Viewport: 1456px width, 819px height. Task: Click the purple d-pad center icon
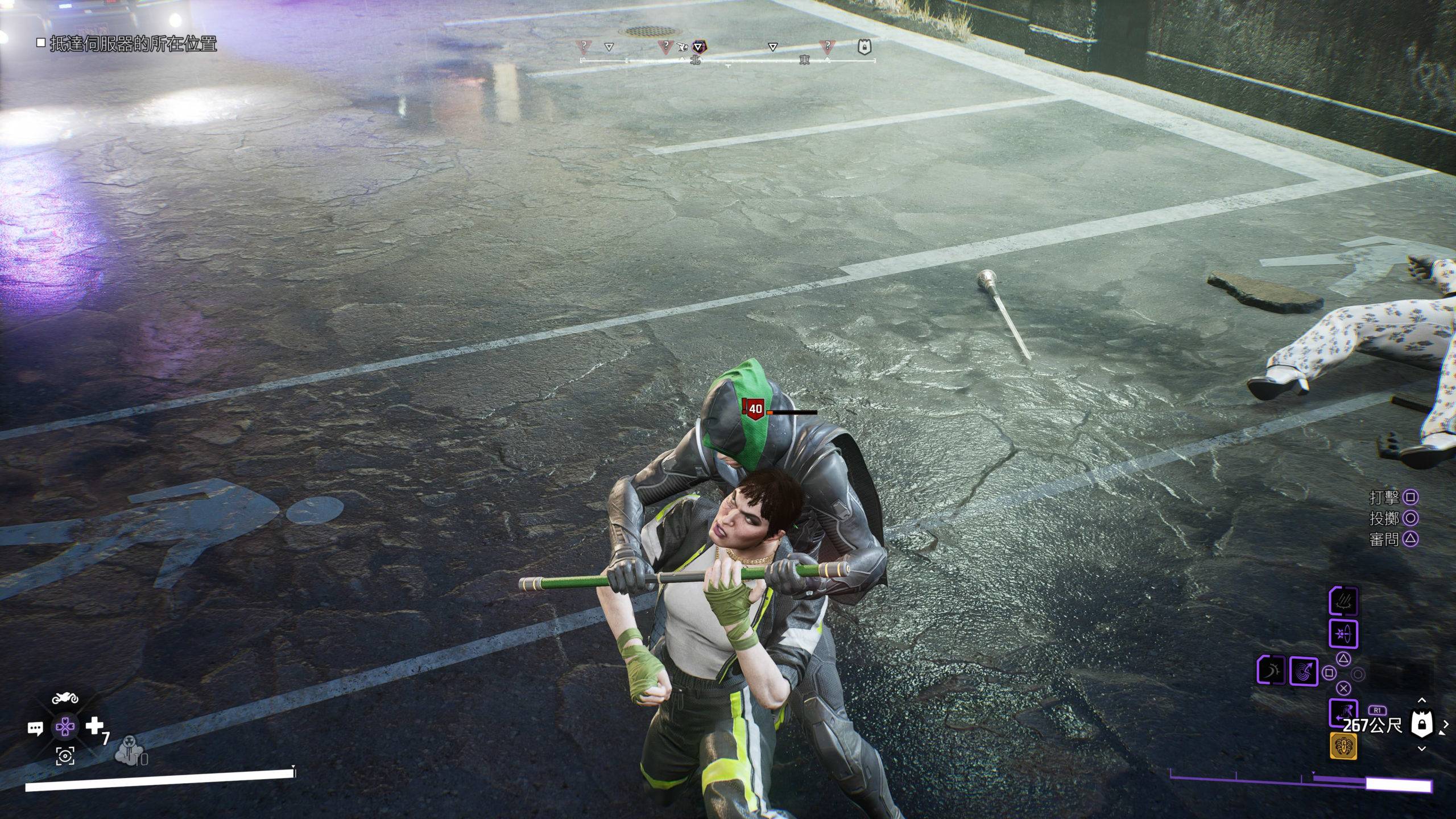pos(65,727)
